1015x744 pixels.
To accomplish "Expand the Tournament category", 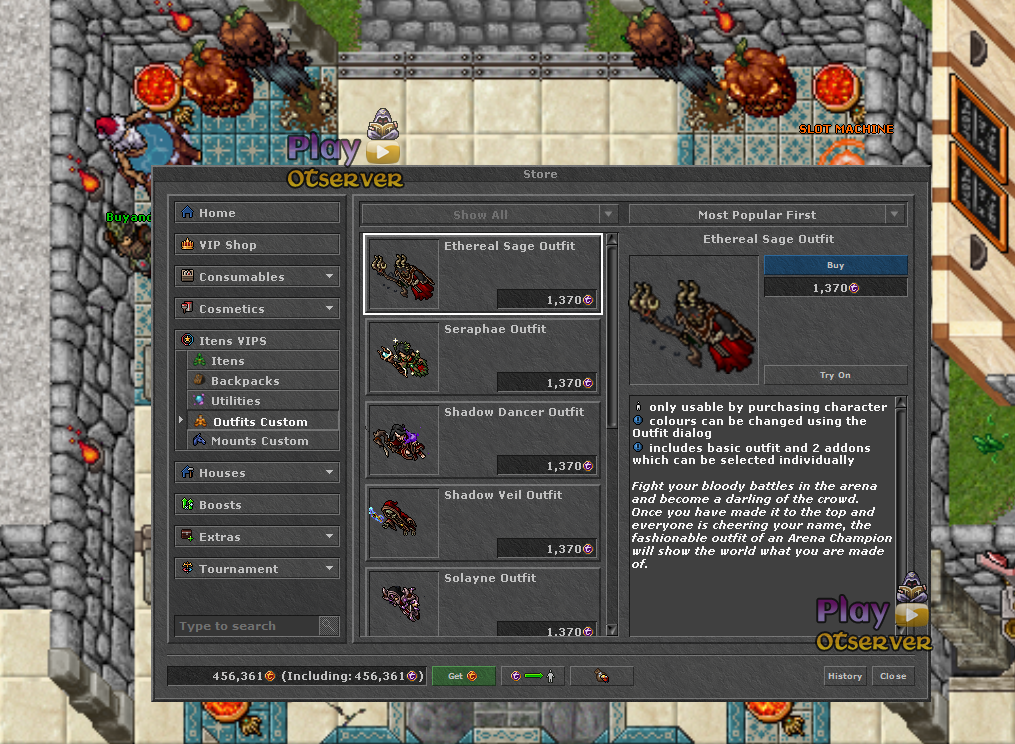I will [x=257, y=569].
